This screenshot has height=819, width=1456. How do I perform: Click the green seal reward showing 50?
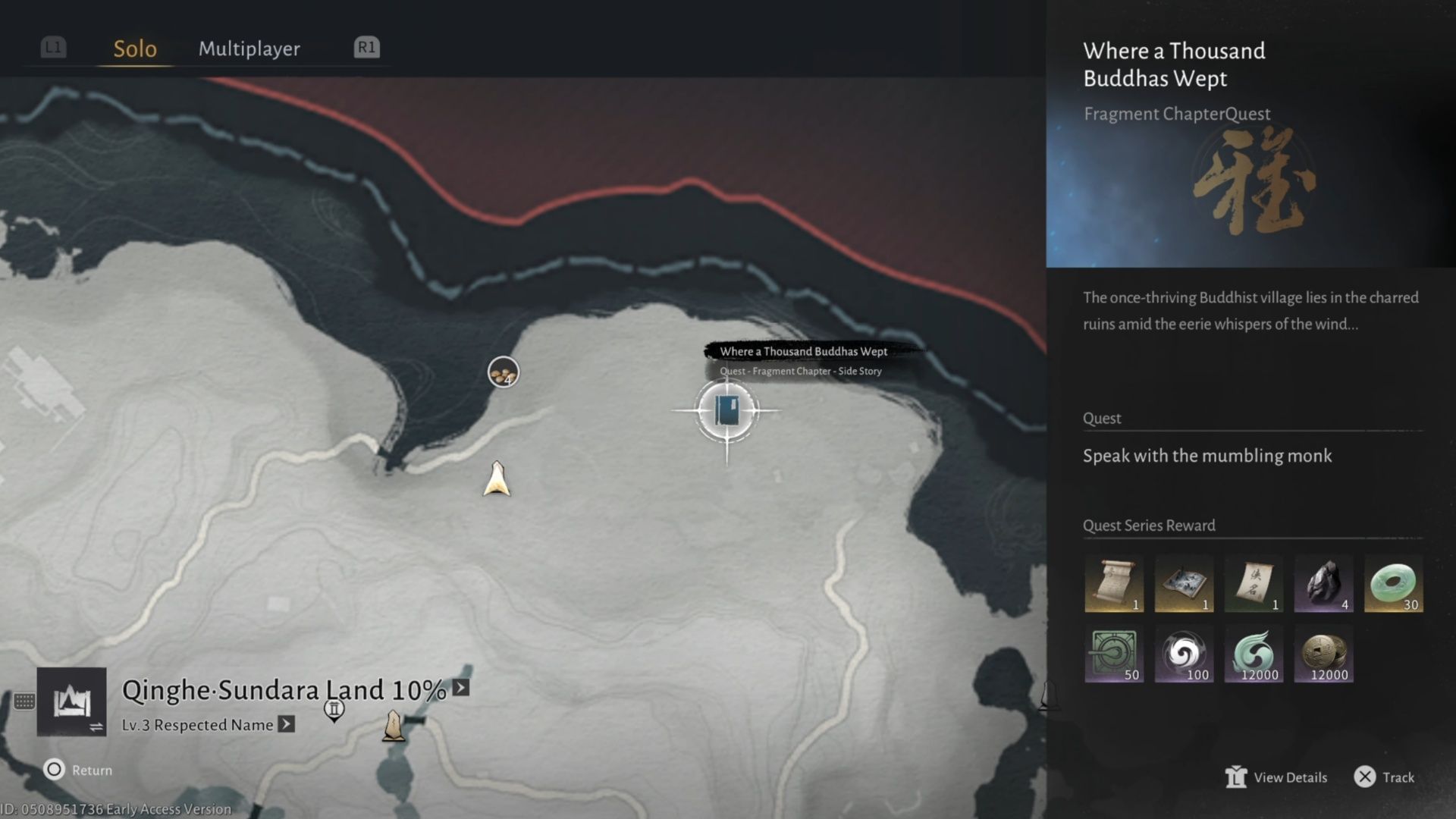click(1114, 654)
